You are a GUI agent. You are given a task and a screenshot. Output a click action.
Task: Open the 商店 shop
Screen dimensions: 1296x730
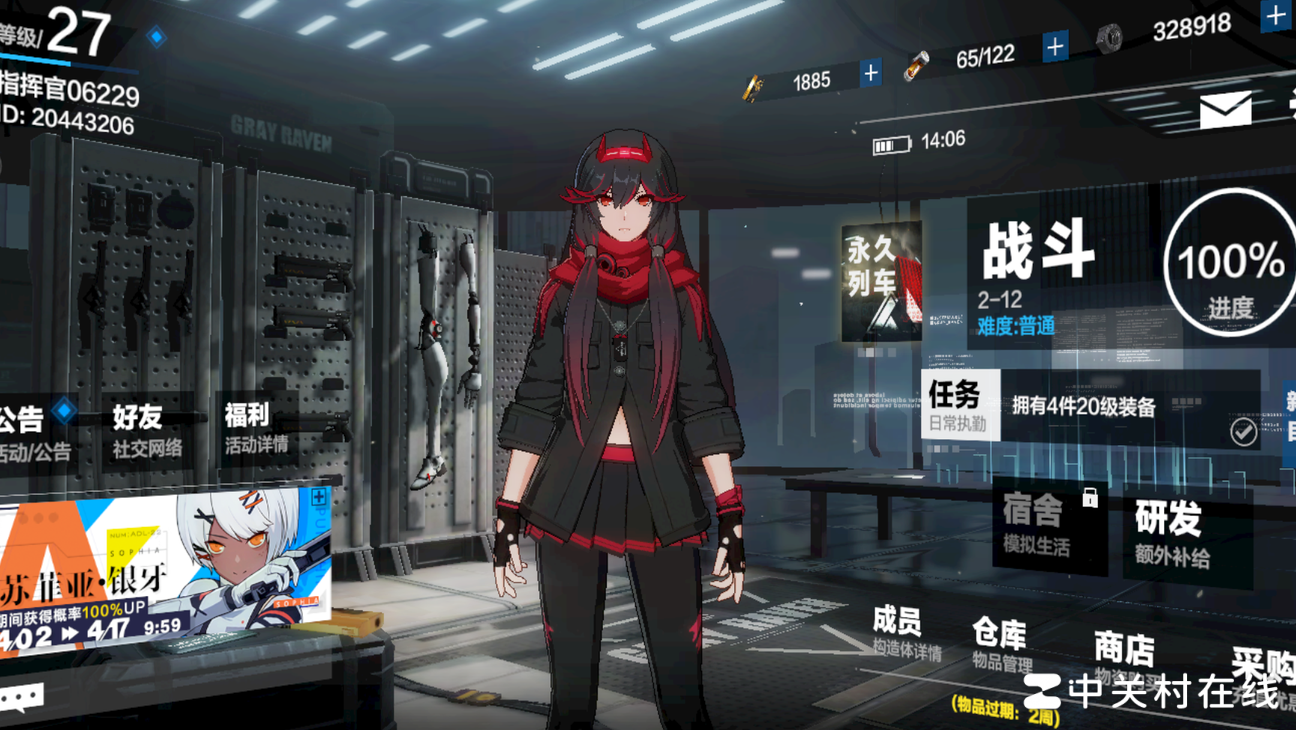[x=1124, y=655]
